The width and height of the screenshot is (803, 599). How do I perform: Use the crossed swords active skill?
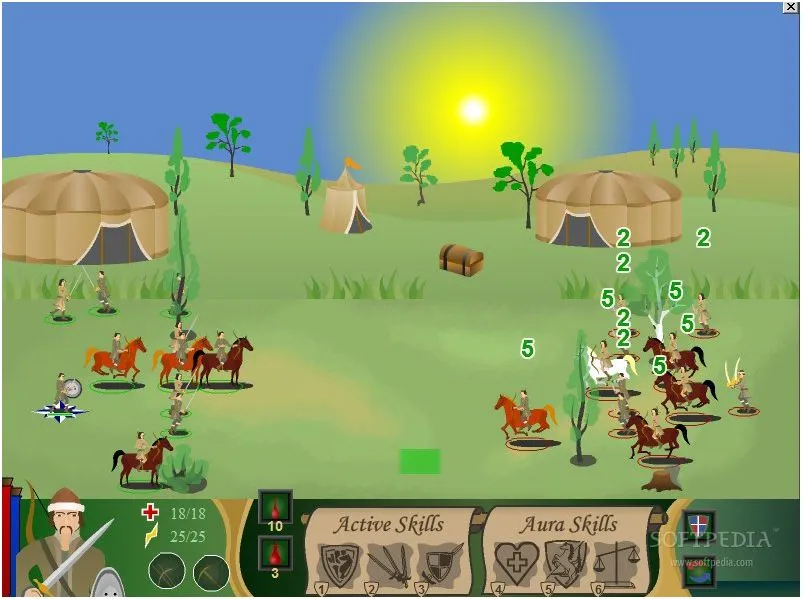click(x=388, y=564)
